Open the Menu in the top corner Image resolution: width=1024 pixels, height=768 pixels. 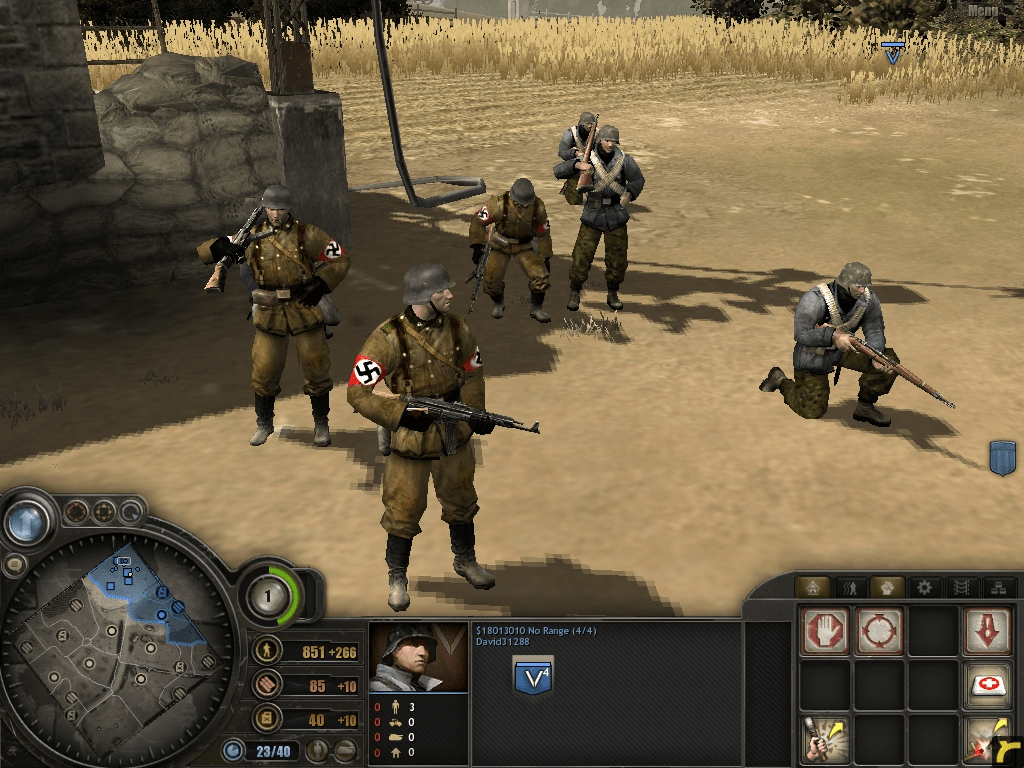[x=983, y=11]
